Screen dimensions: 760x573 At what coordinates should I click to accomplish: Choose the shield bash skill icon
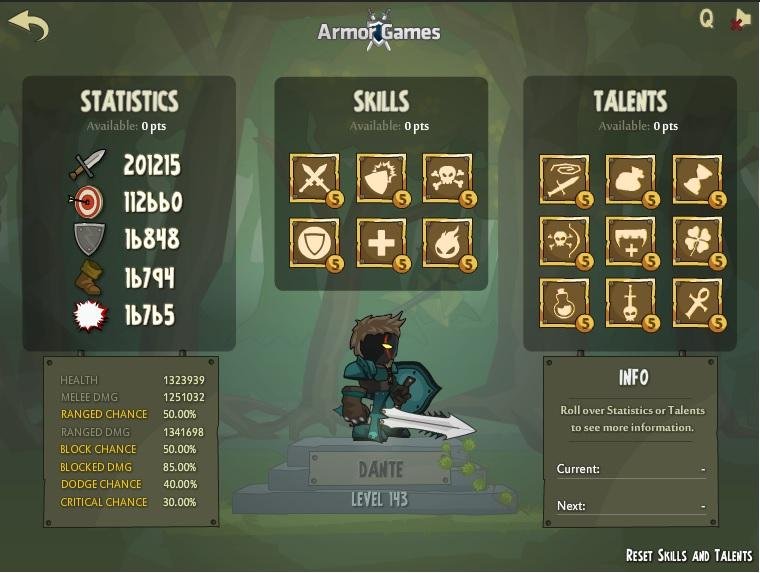point(381,179)
